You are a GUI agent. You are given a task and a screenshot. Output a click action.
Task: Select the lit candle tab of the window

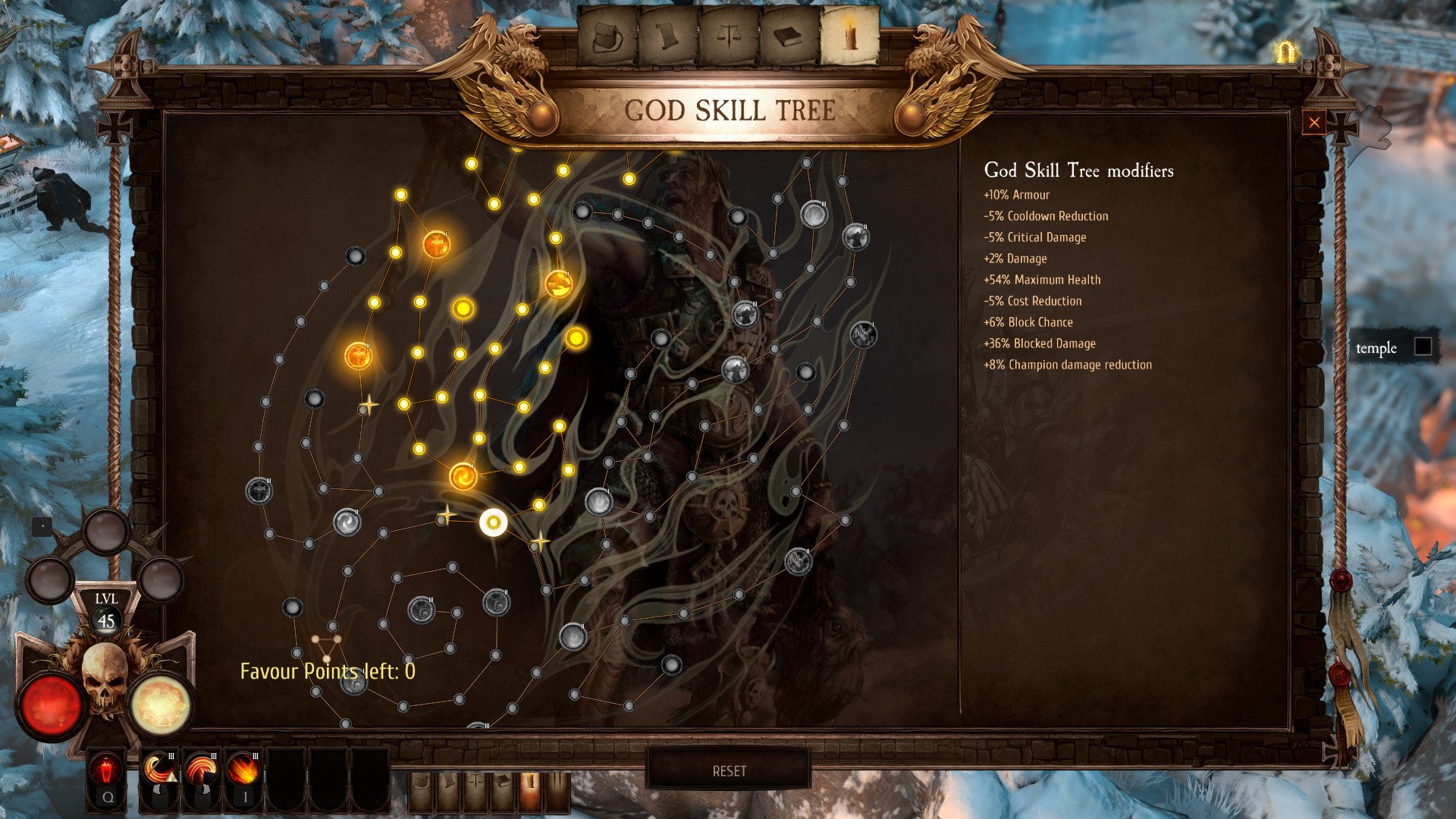click(x=850, y=36)
